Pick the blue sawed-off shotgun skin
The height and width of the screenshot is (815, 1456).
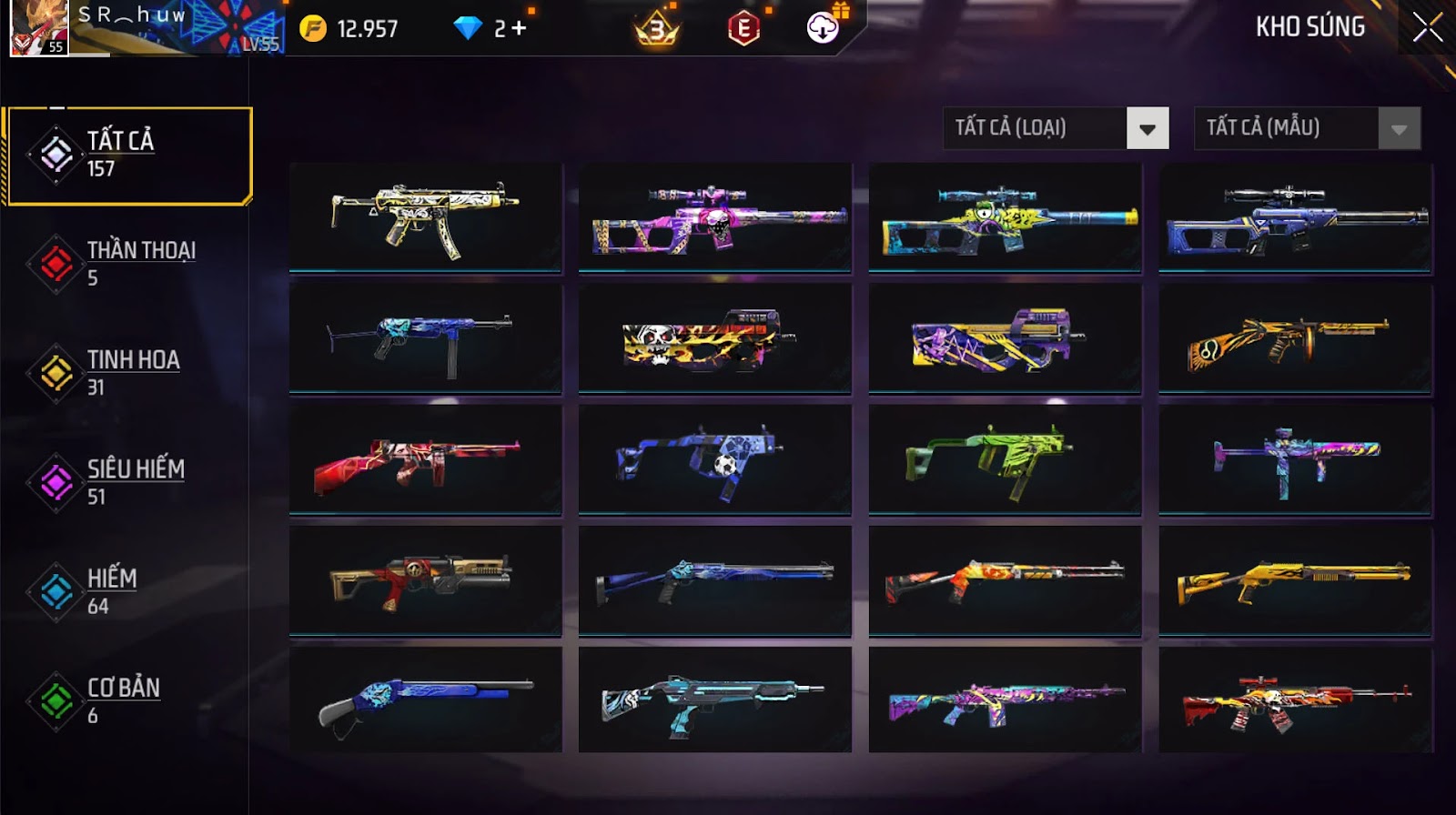point(425,700)
